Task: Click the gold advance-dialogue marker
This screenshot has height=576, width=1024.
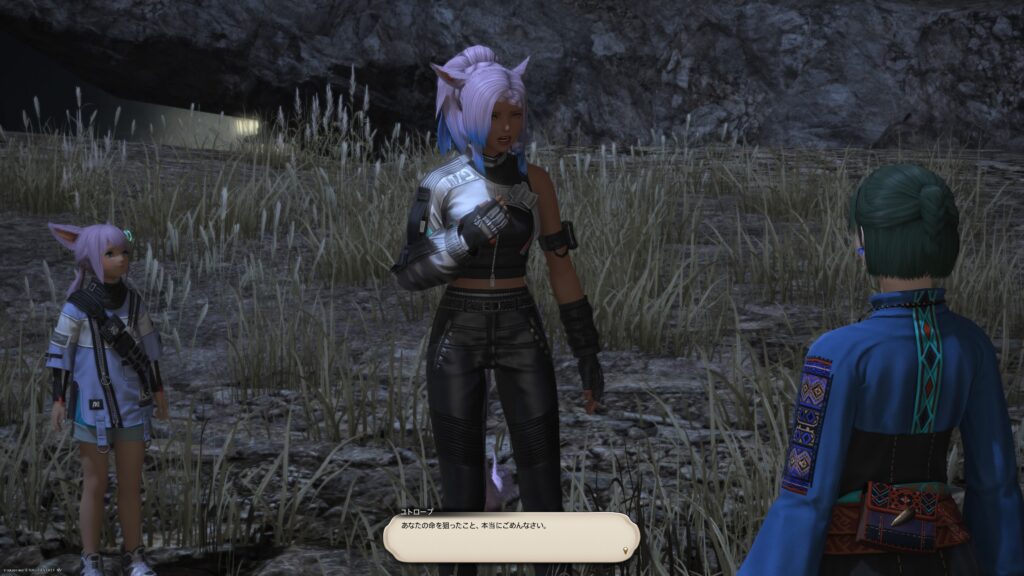Action: coord(627,550)
